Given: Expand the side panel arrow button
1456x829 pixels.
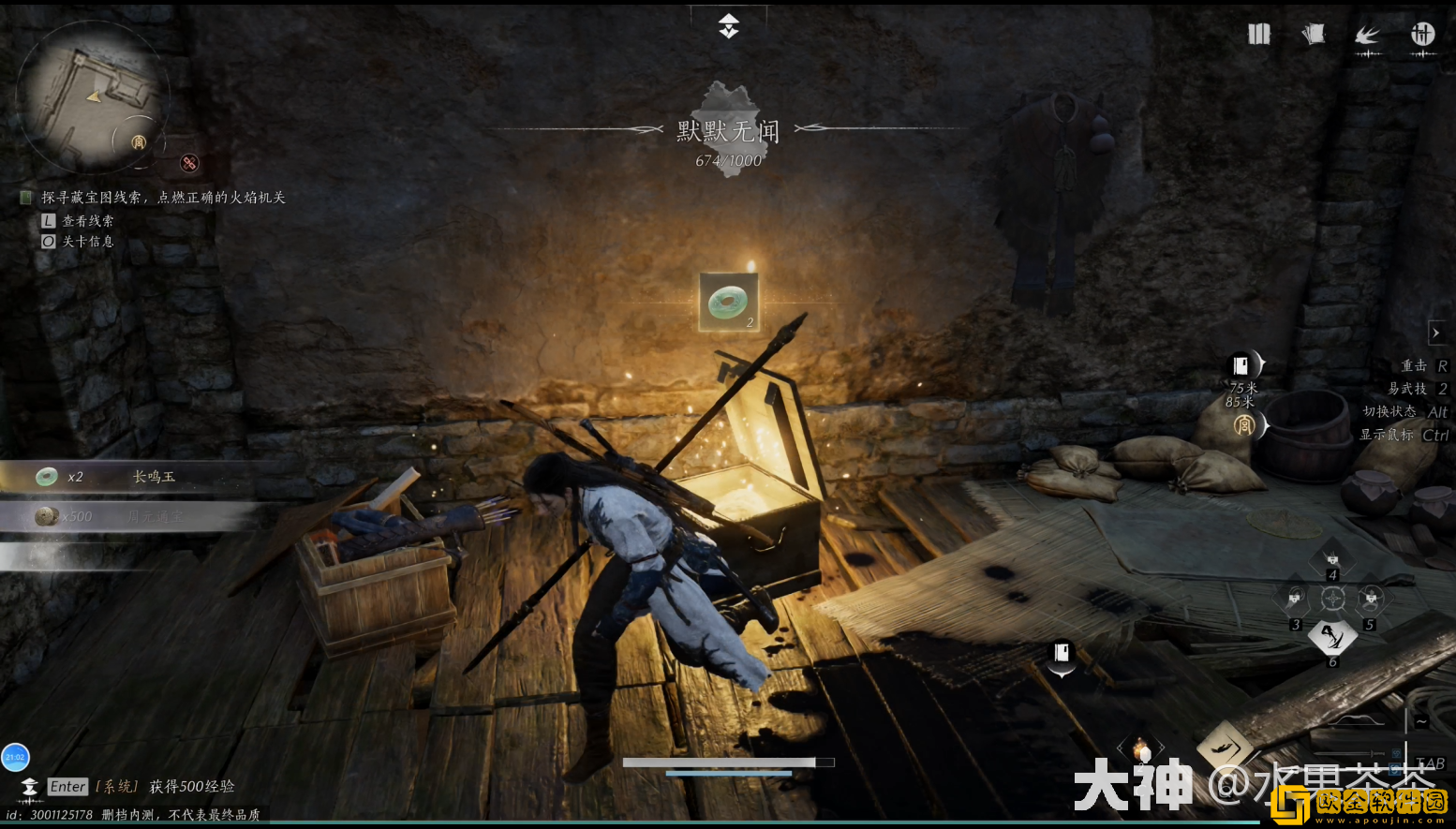Looking at the screenshot, I should (x=1435, y=333).
